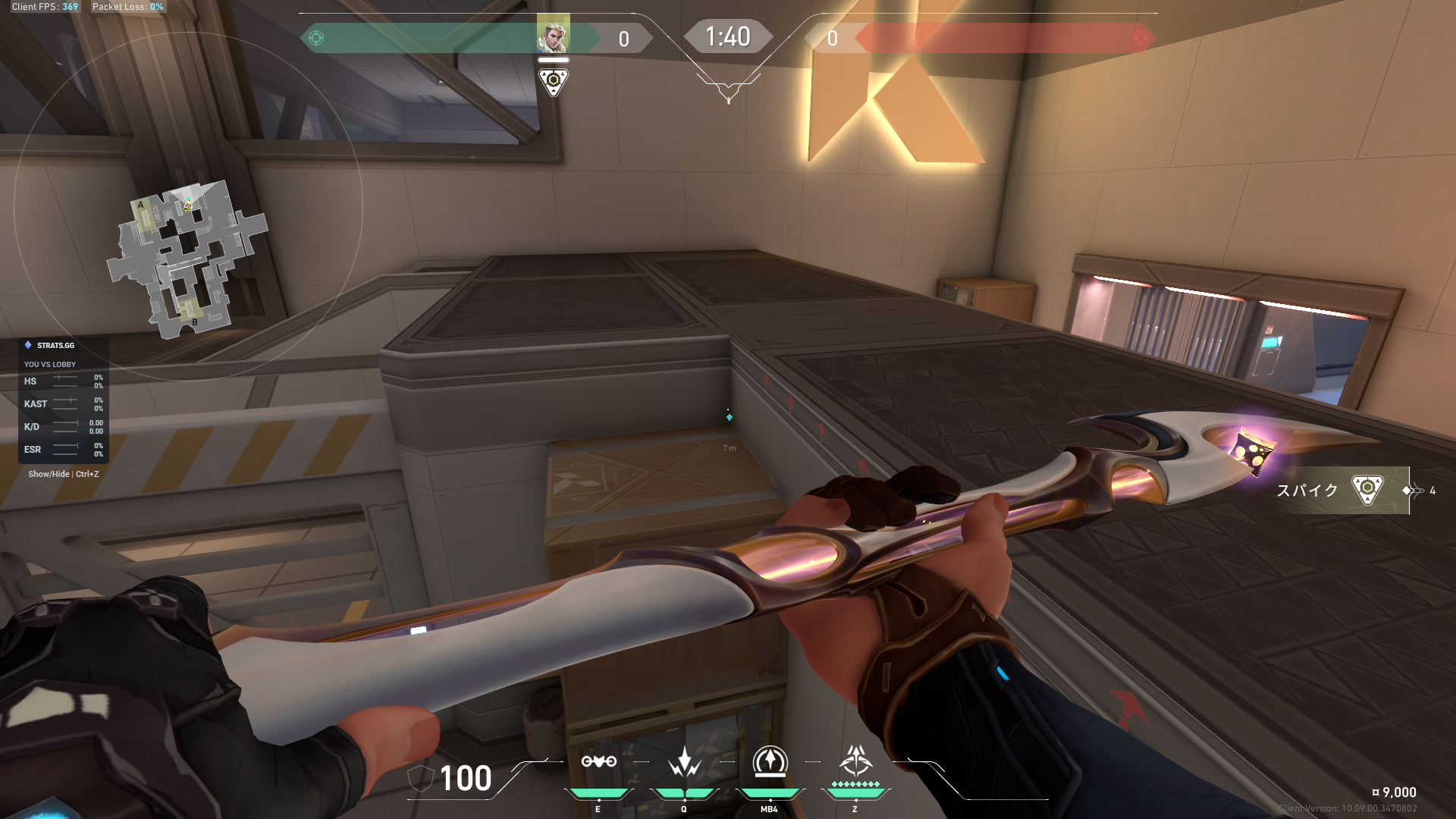Click the Sova agent portrait
Image resolution: width=1456 pixels, height=819 pixels.
pos(553,35)
